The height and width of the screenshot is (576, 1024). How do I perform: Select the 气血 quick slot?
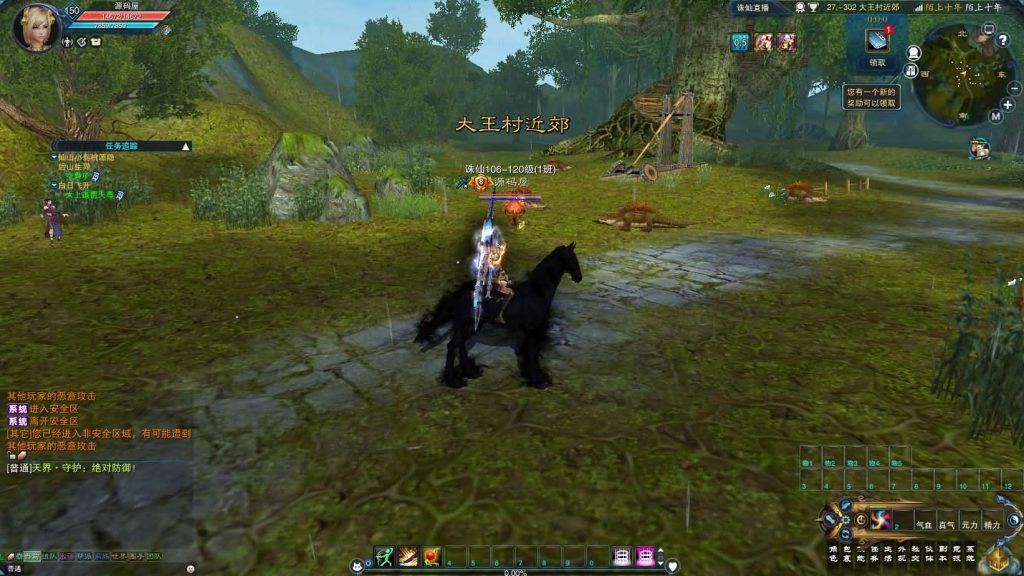[x=923, y=523]
